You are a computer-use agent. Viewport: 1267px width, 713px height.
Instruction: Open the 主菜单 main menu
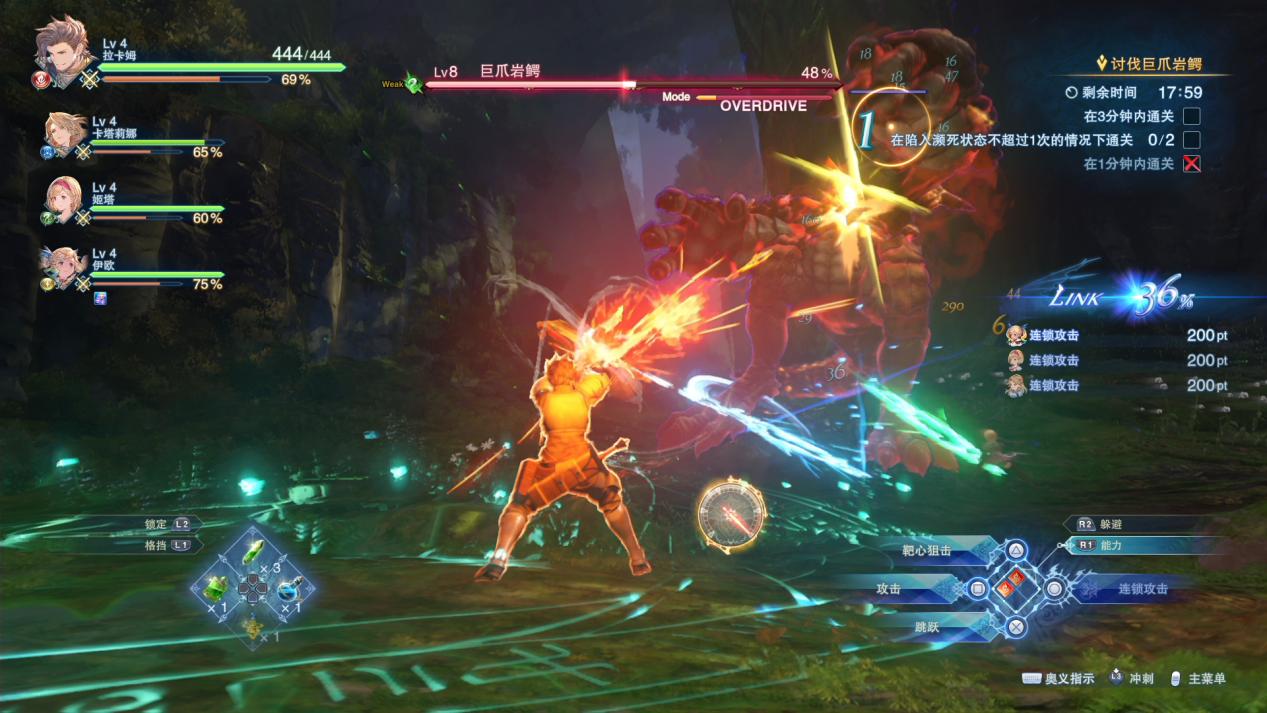pyautogui.click(x=1198, y=679)
